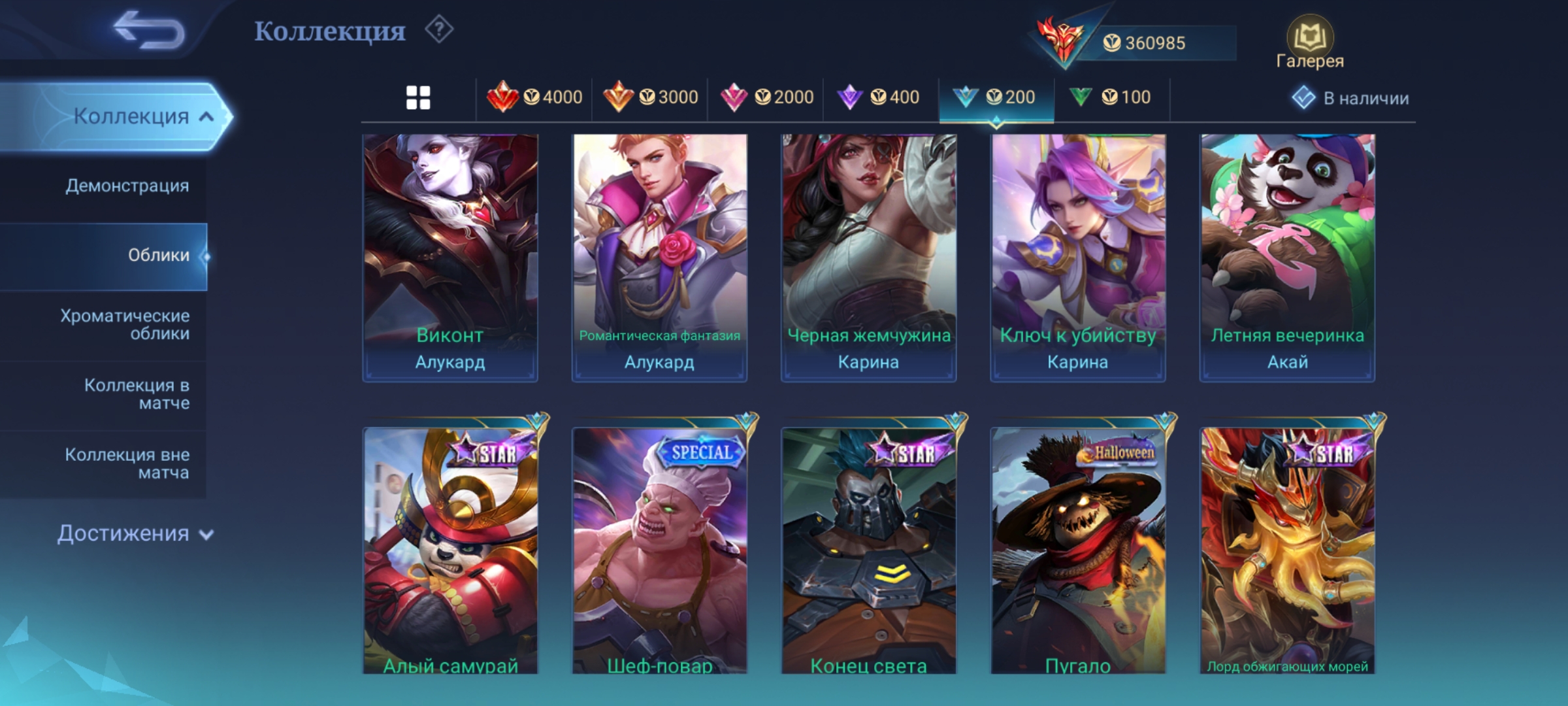Select the Пугало Halloween skin card

tap(1078, 550)
